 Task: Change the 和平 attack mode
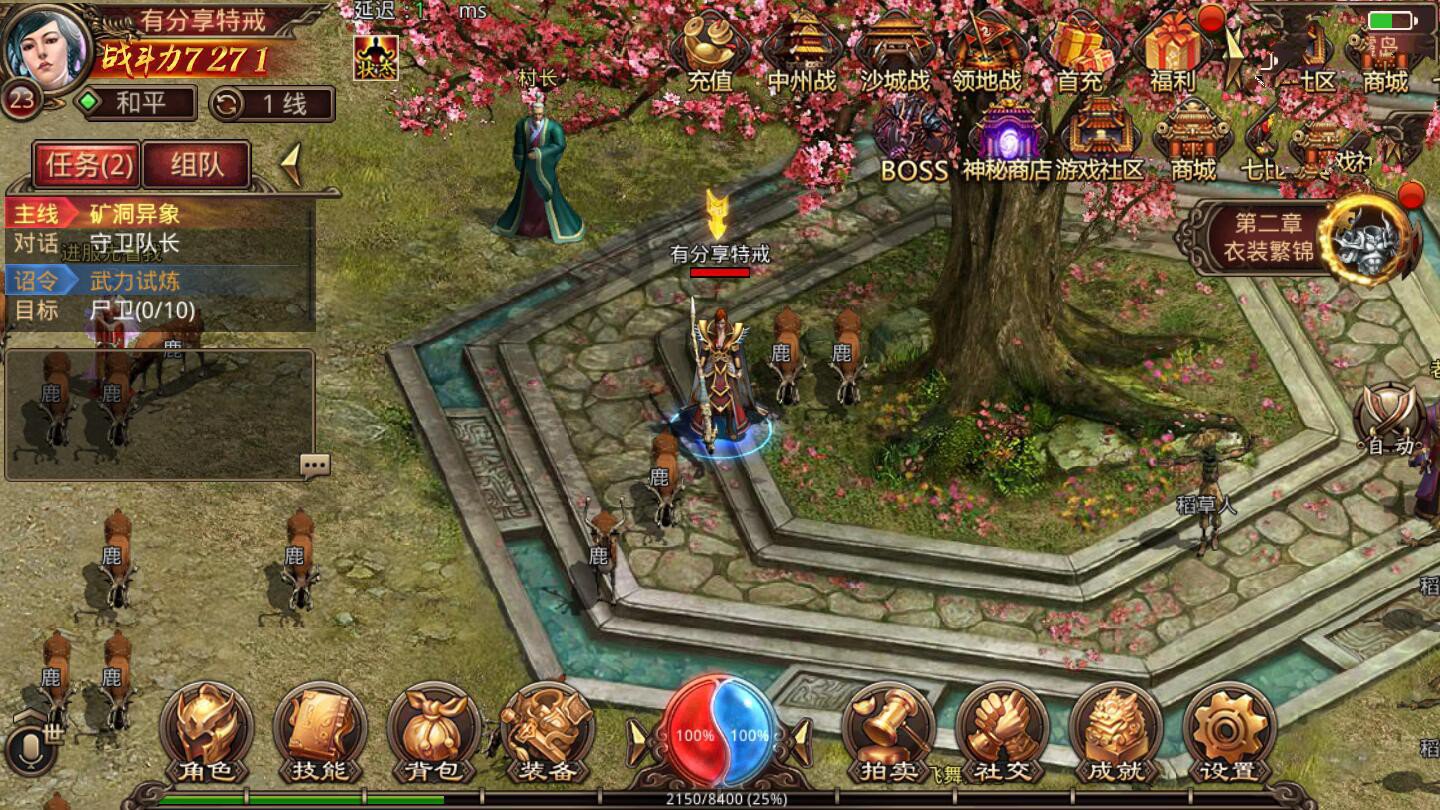click(x=140, y=103)
